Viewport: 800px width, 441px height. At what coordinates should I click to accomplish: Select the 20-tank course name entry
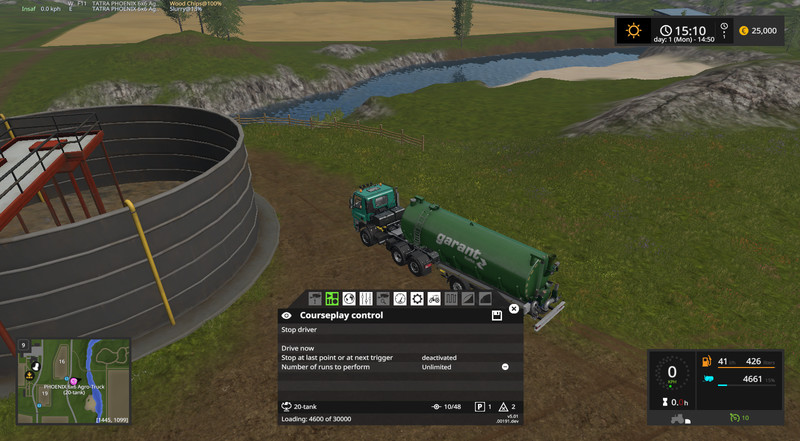point(300,407)
